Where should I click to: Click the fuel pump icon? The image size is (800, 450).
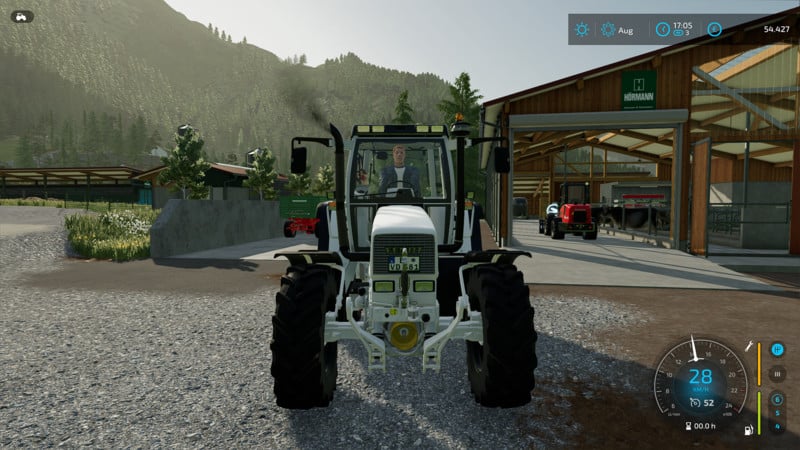pos(746,431)
